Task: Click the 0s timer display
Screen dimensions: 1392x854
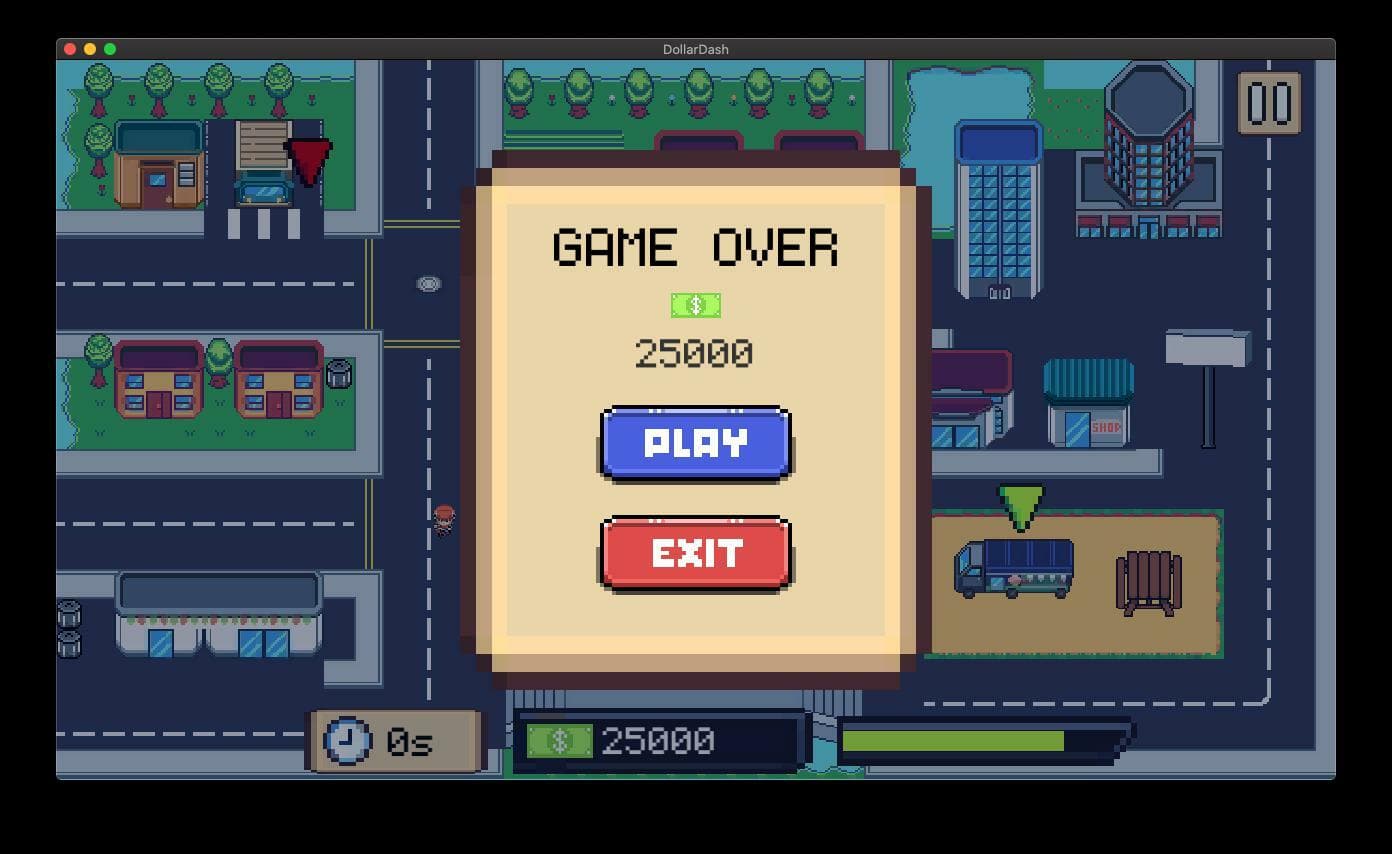Action: 410,741
